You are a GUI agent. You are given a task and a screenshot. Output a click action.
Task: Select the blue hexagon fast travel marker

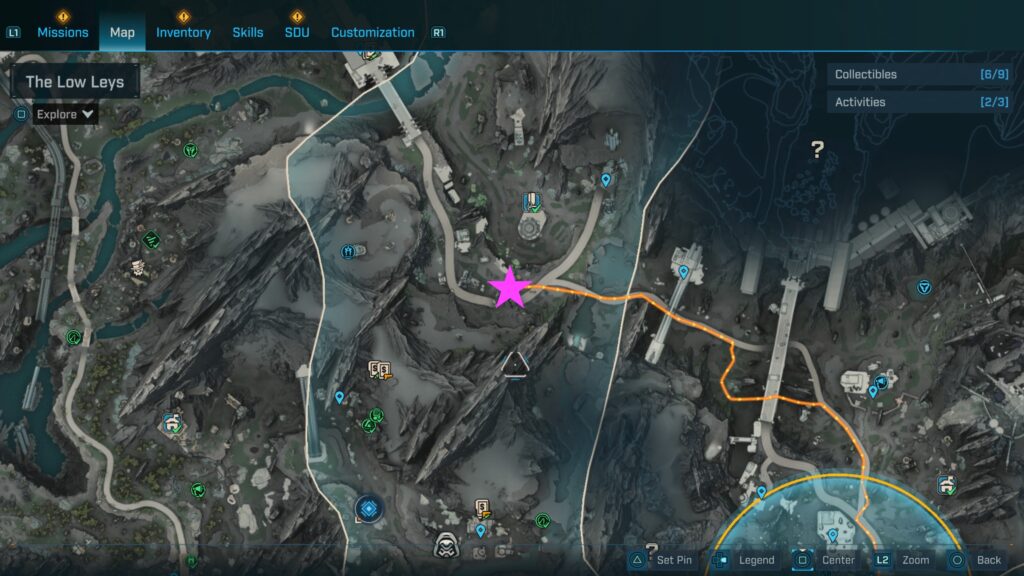[369, 509]
